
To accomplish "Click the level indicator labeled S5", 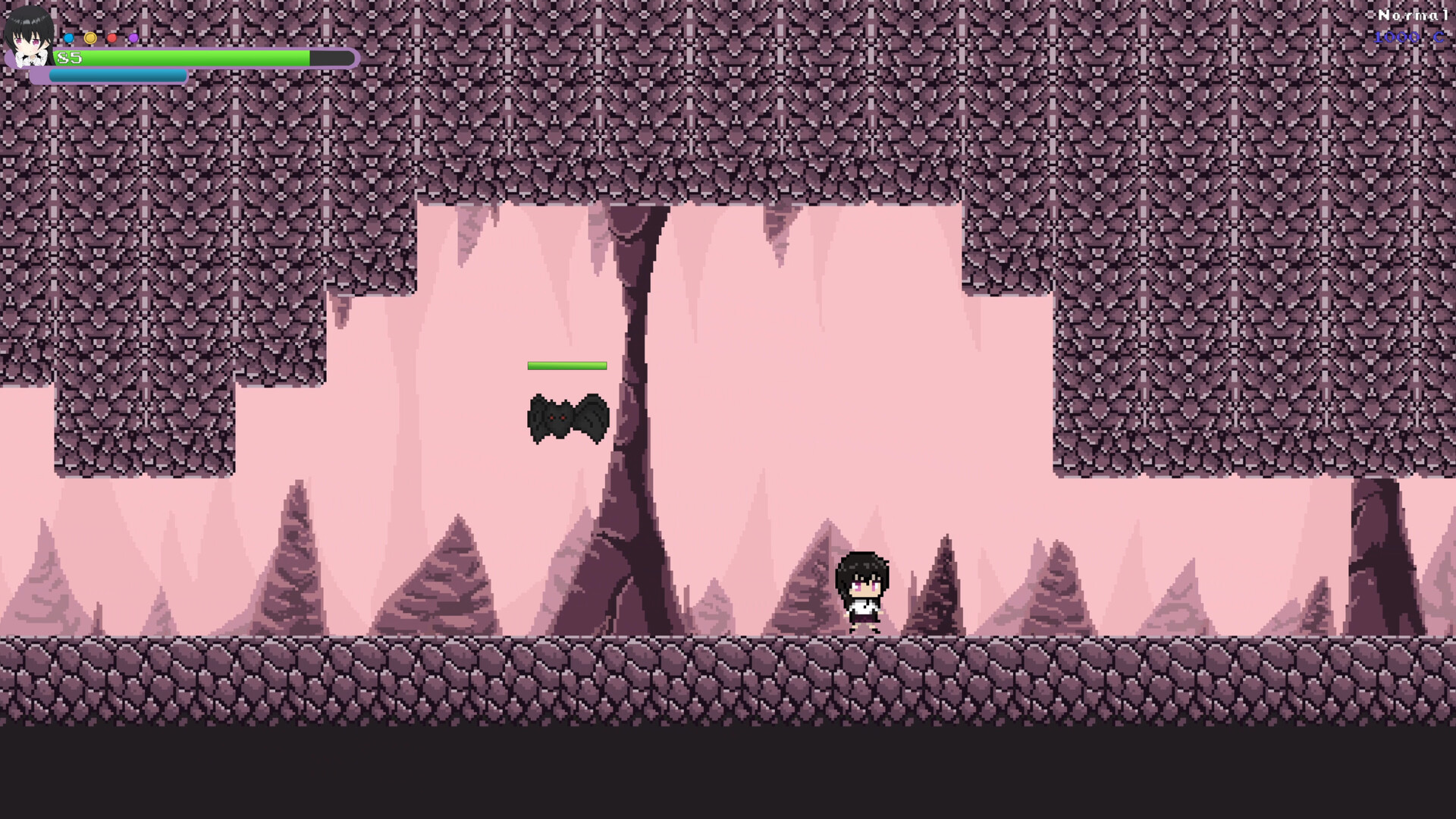I will [x=68, y=58].
